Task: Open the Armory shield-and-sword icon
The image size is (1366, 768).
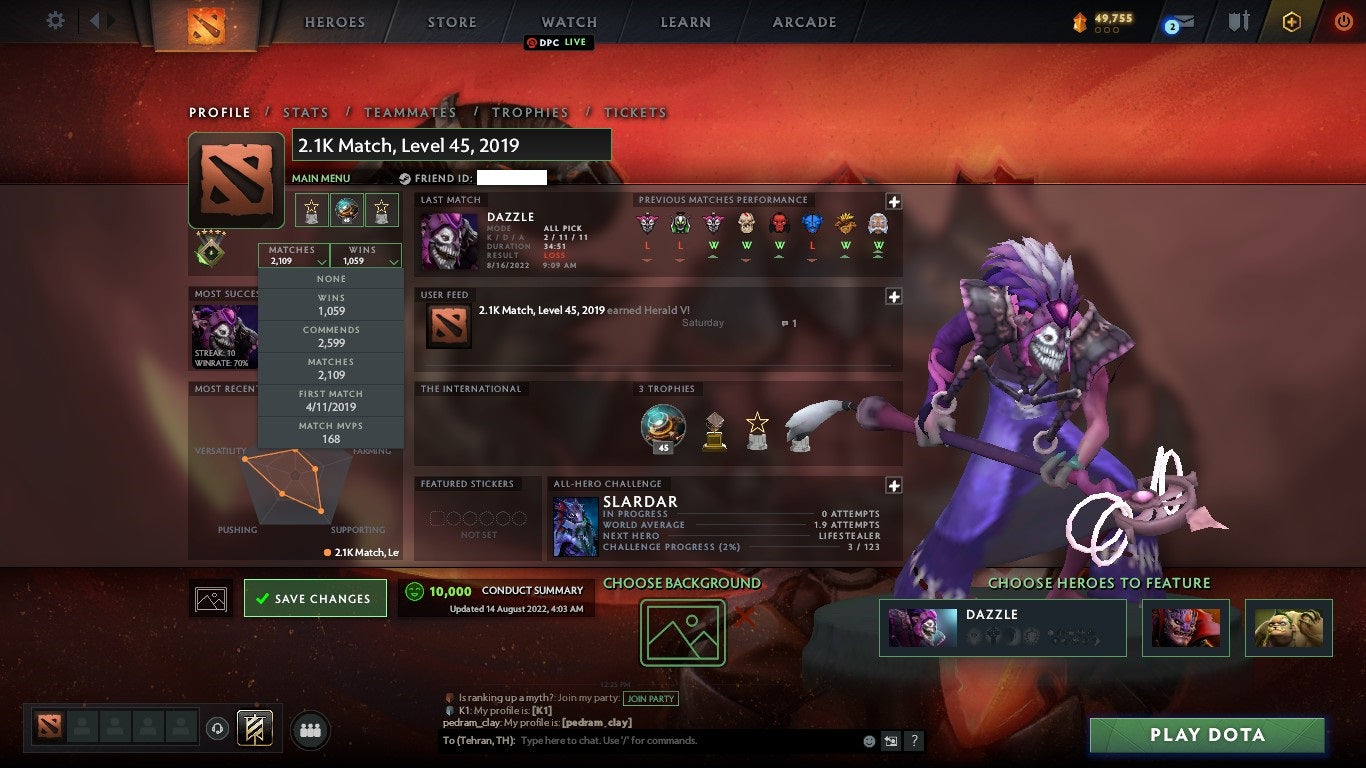Action: (1239, 19)
